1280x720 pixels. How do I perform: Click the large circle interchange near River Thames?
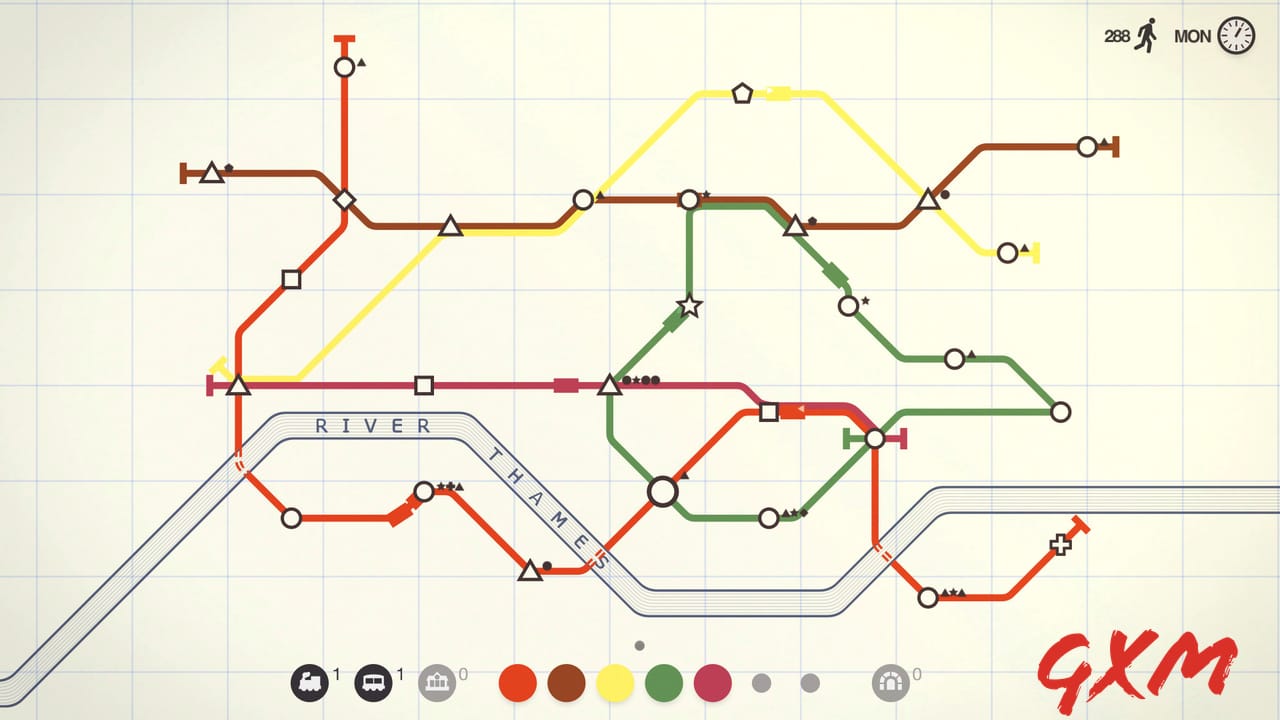pyautogui.click(x=663, y=491)
